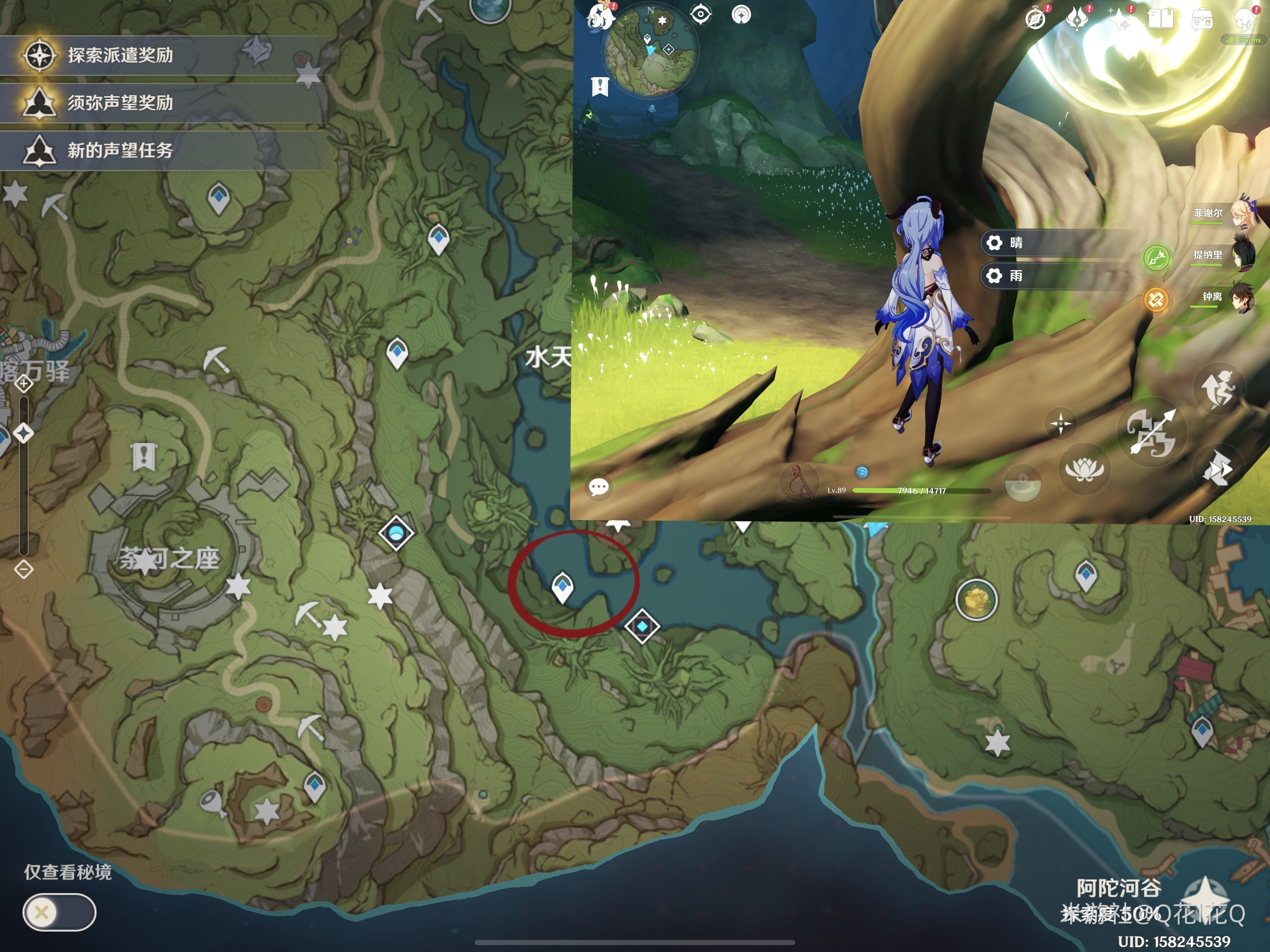This screenshot has height=952, width=1270.
Task: Open the adventurer handbook book icon
Action: [1160, 19]
